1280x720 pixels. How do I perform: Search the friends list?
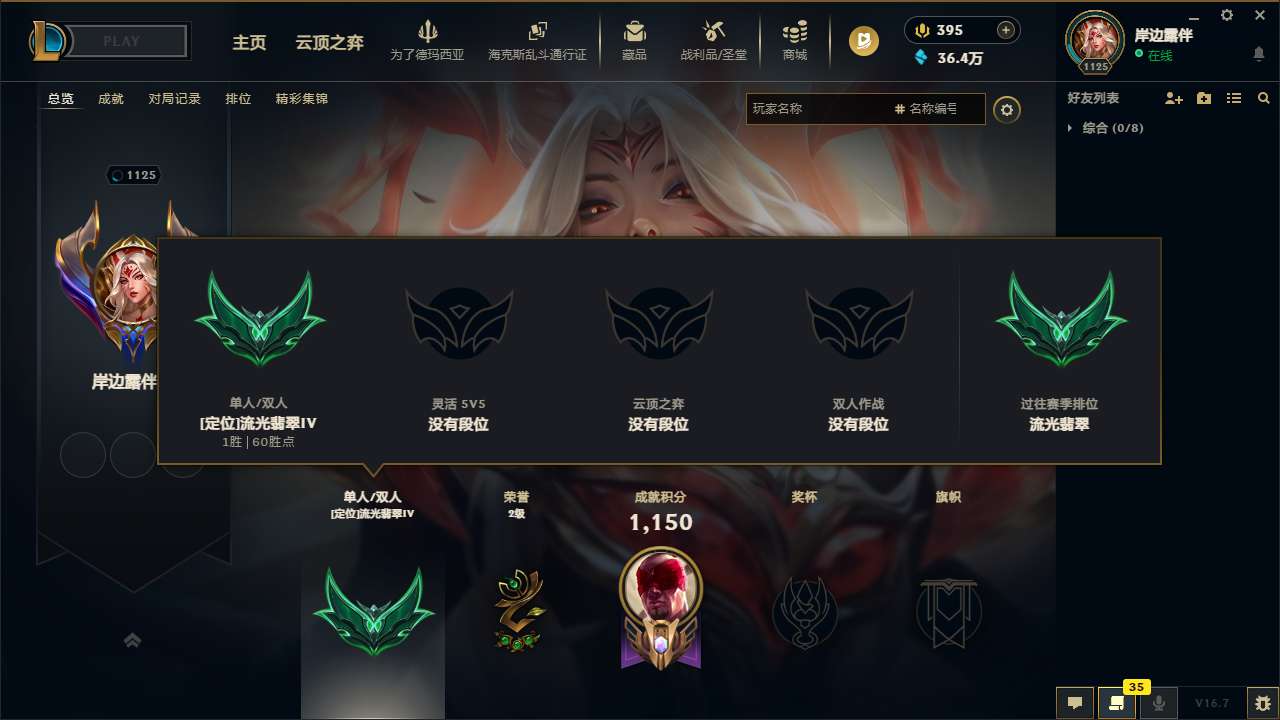1264,98
